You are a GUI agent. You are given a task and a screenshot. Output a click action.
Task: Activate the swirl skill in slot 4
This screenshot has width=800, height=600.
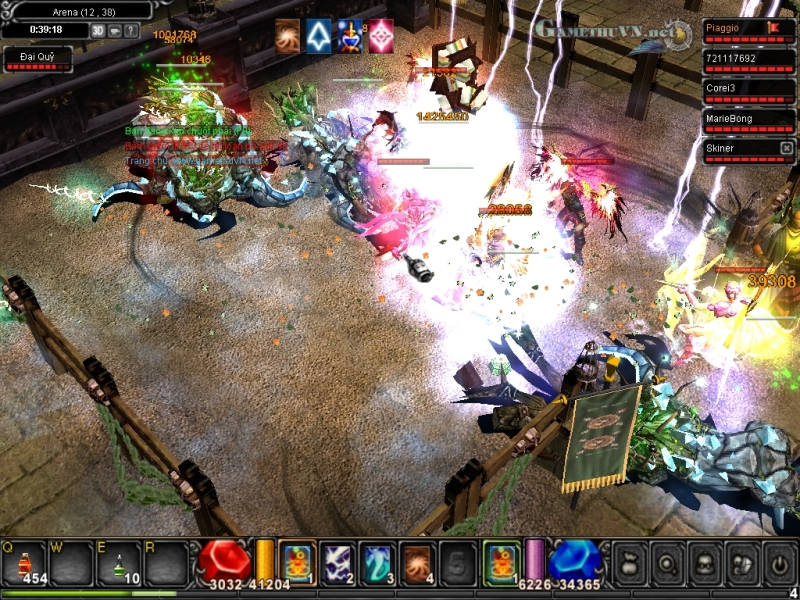416,563
